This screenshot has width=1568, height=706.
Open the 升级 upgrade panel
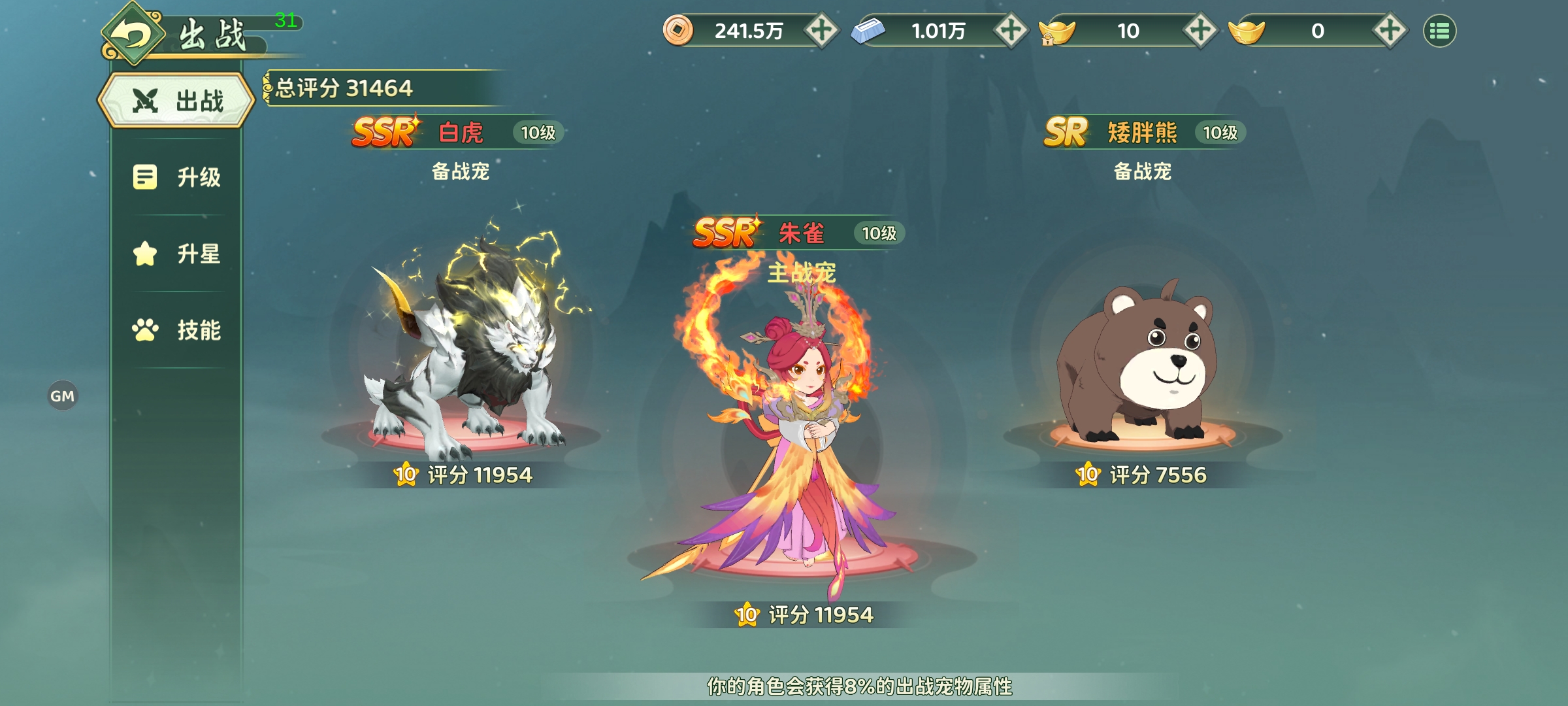coord(175,177)
